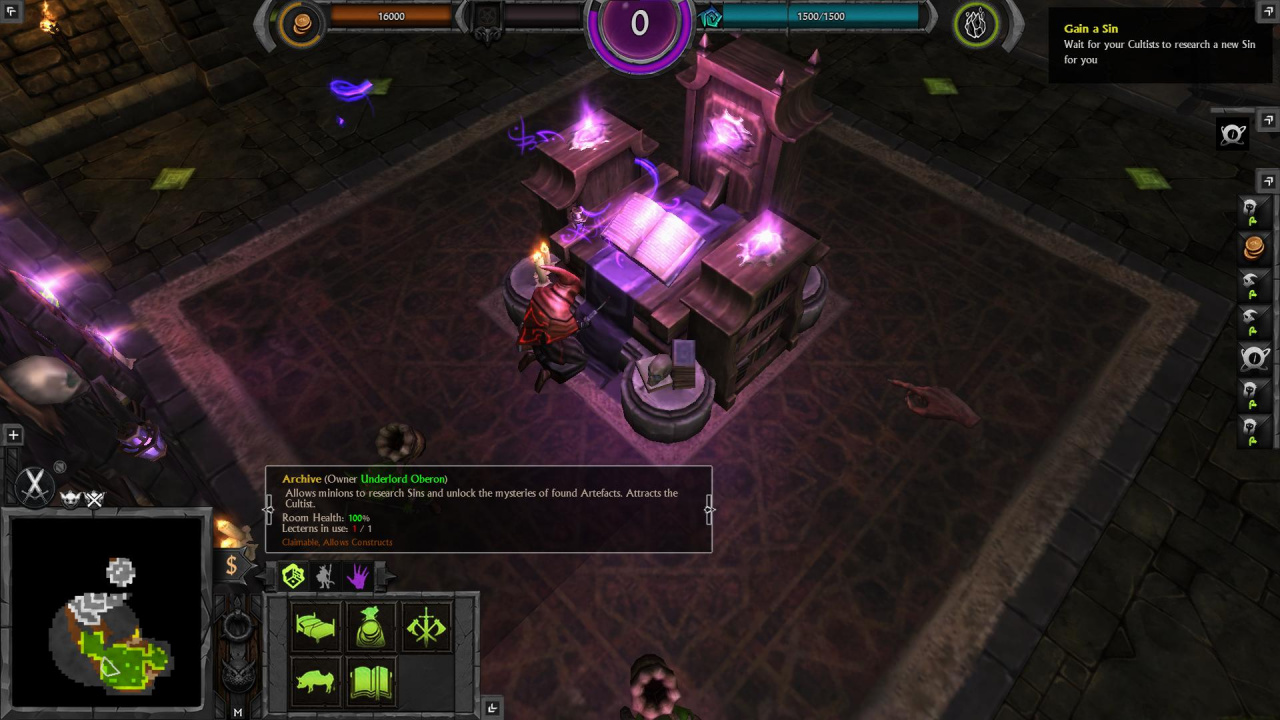Click the gold coin treasury icon
Screen dimensions: 1280x720
pyautogui.click(x=301, y=25)
